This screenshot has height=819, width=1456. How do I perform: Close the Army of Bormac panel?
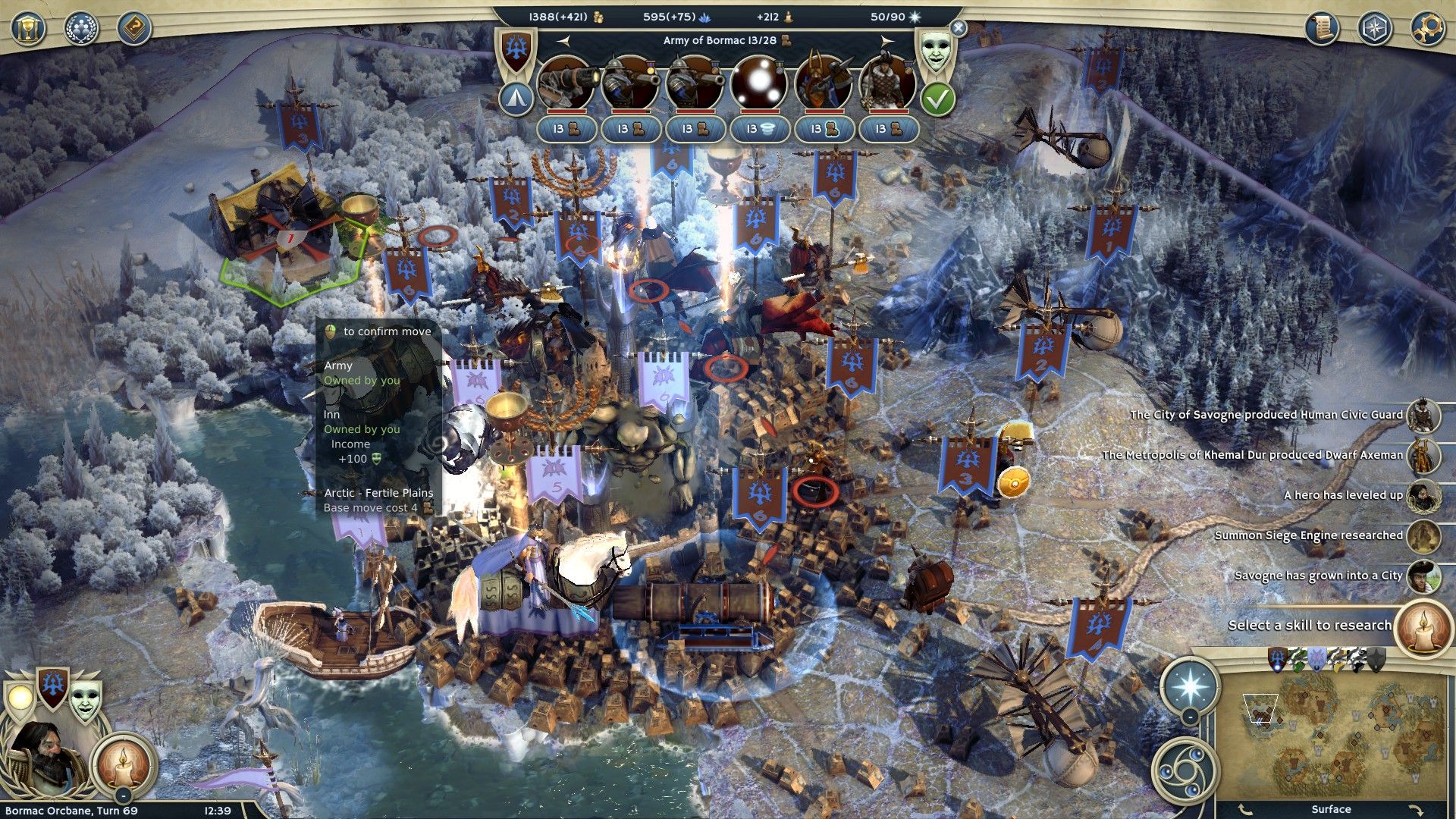pyautogui.click(x=959, y=28)
